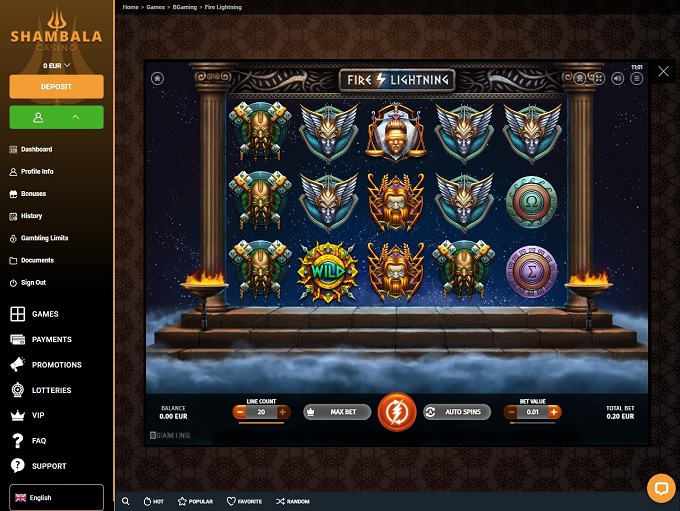Go to Gambling Limits

(44, 238)
